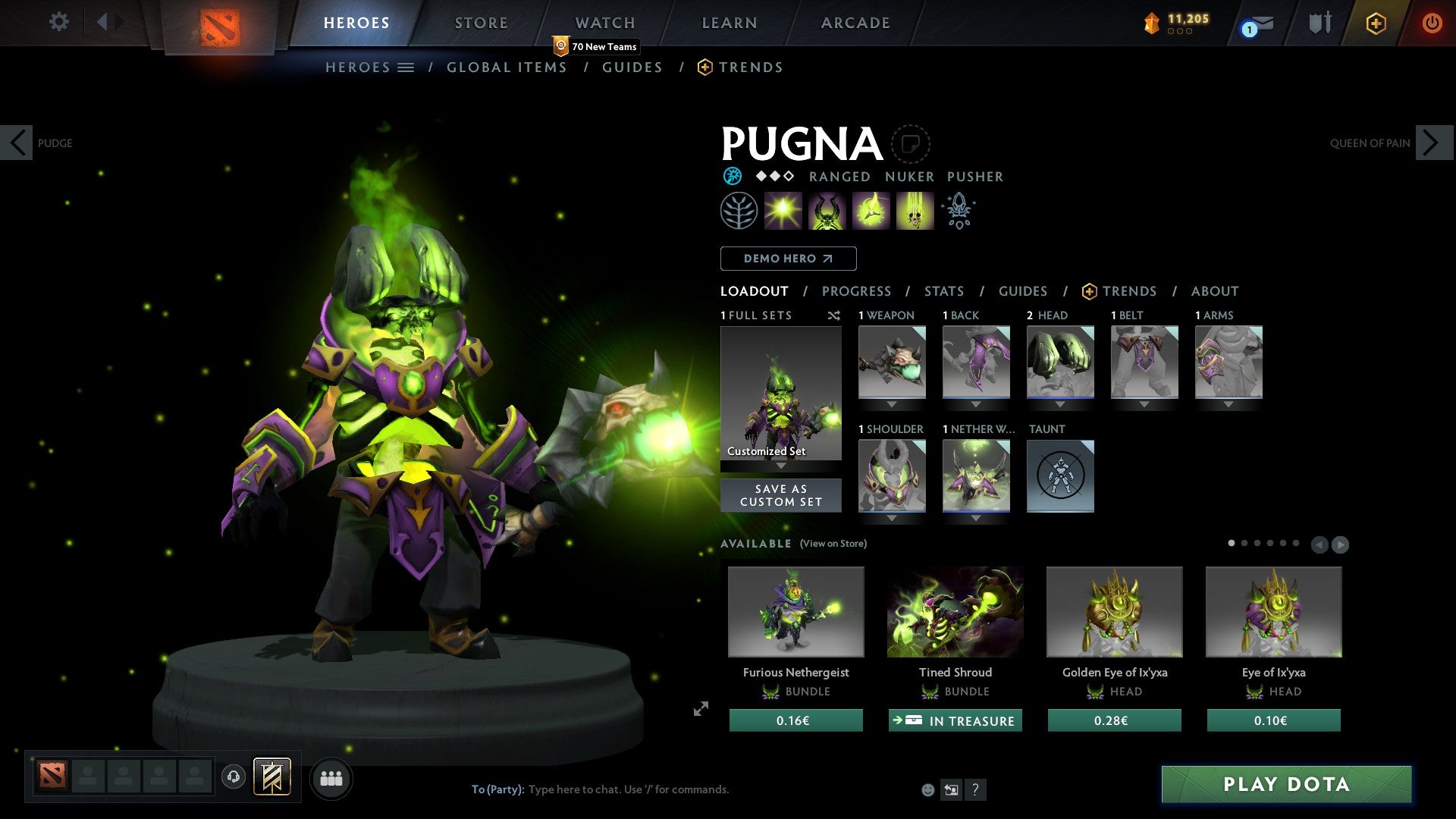The height and width of the screenshot is (819, 1456).
Task: Open the emoticon picker beside the chat bar
Action: point(927,789)
